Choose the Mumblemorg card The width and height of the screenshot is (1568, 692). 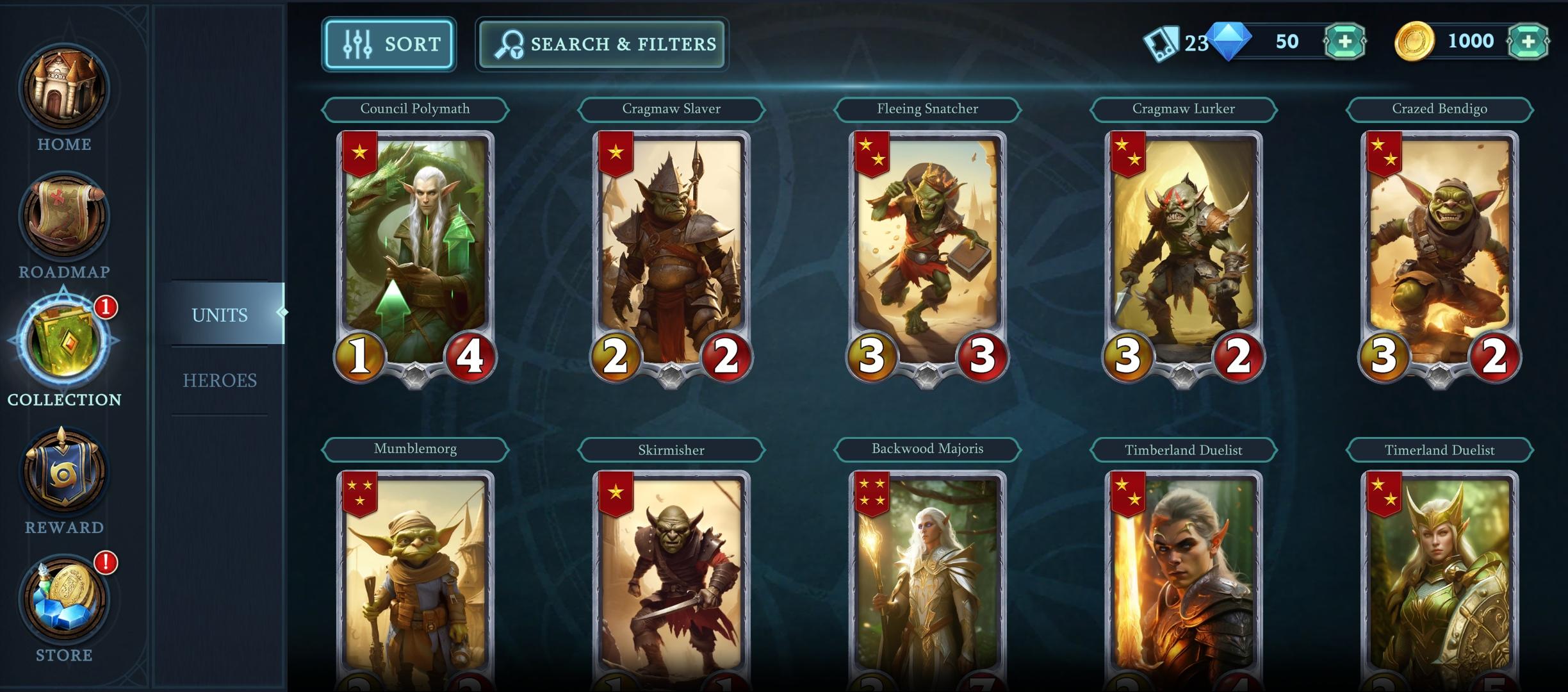pos(415,577)
